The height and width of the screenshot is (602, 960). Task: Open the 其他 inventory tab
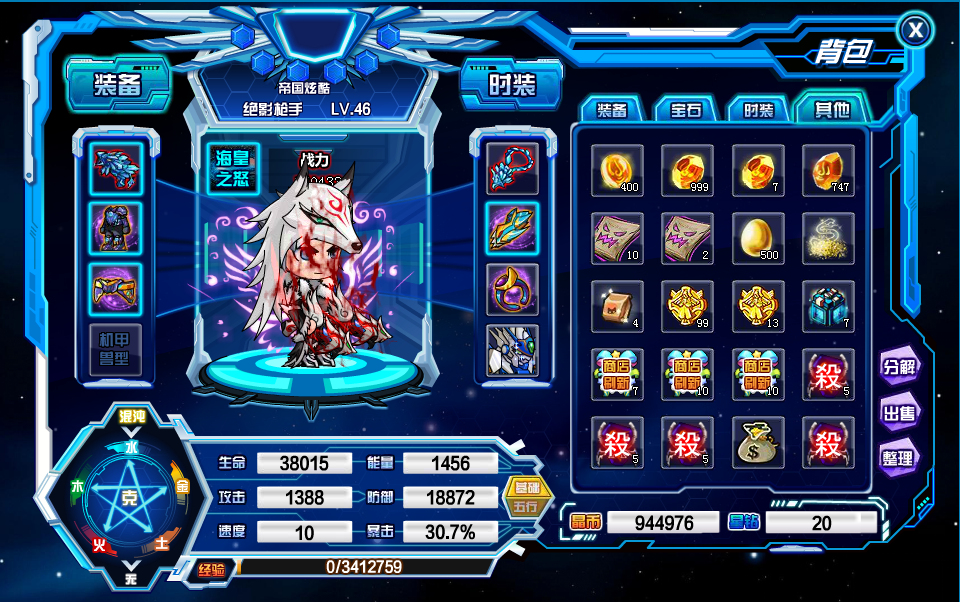831,109
